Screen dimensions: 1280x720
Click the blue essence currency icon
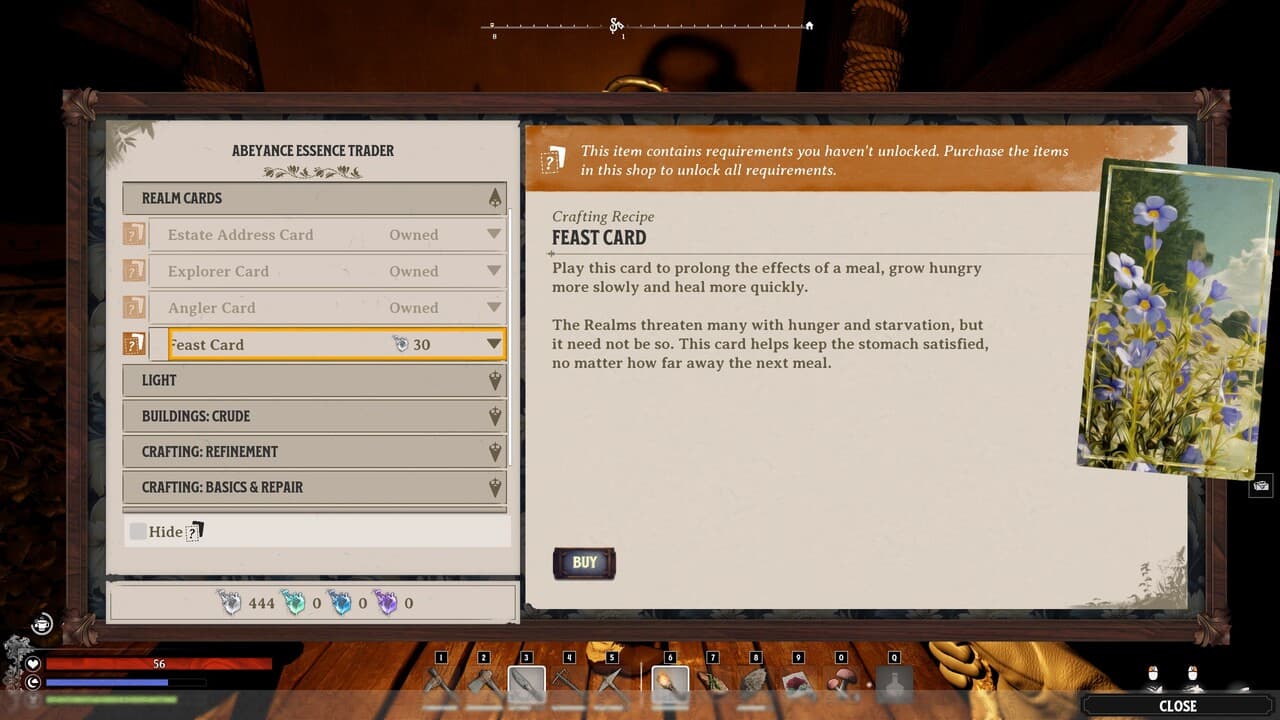[x=340, y=603]
